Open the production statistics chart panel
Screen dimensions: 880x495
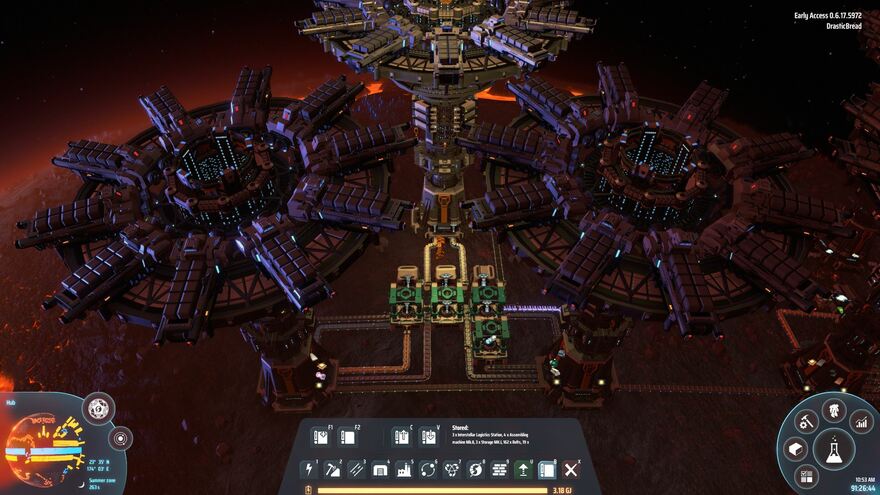[861, 422]
